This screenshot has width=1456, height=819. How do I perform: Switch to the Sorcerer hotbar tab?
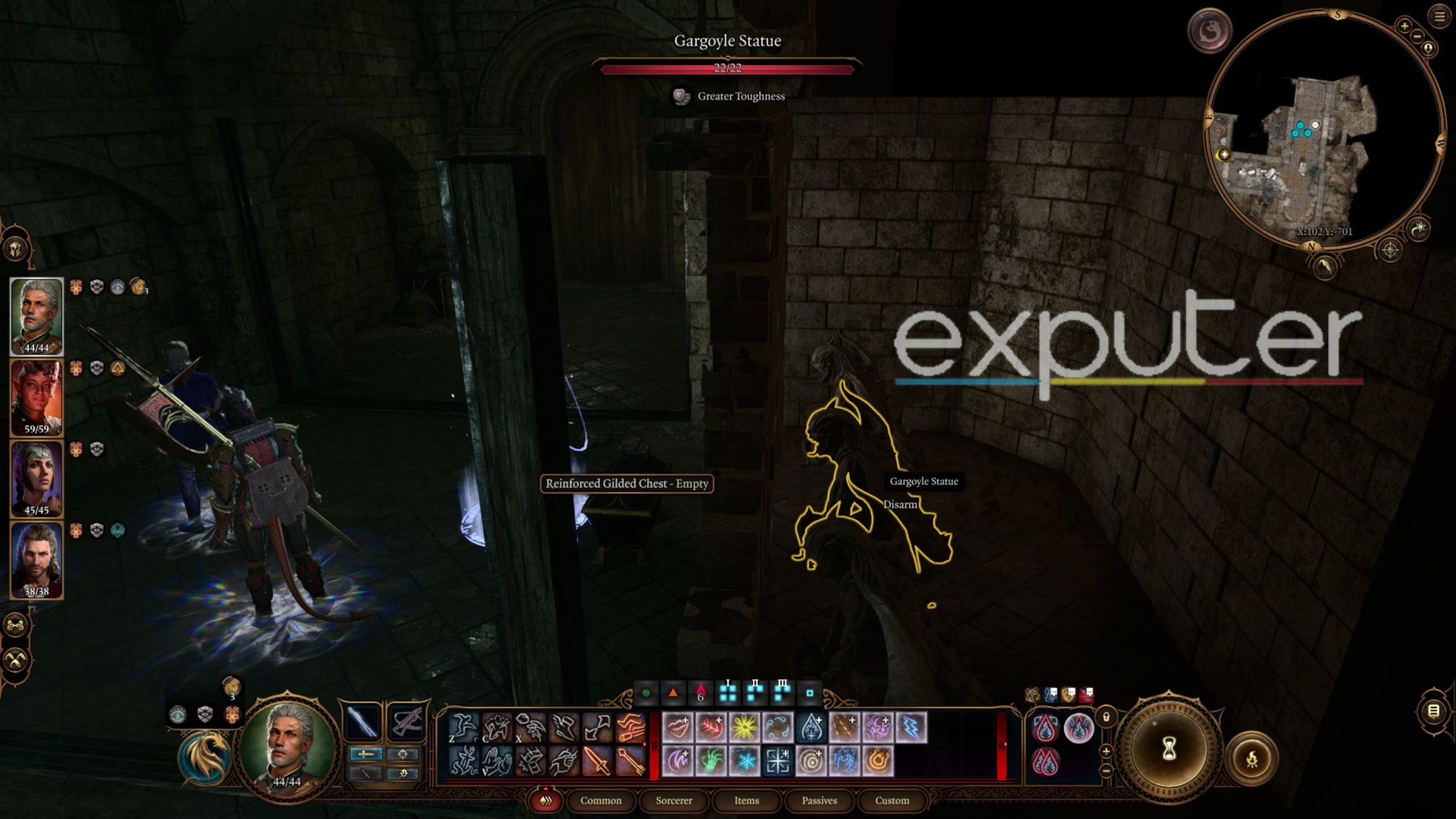pyautogui.click(x=675, y=801)
